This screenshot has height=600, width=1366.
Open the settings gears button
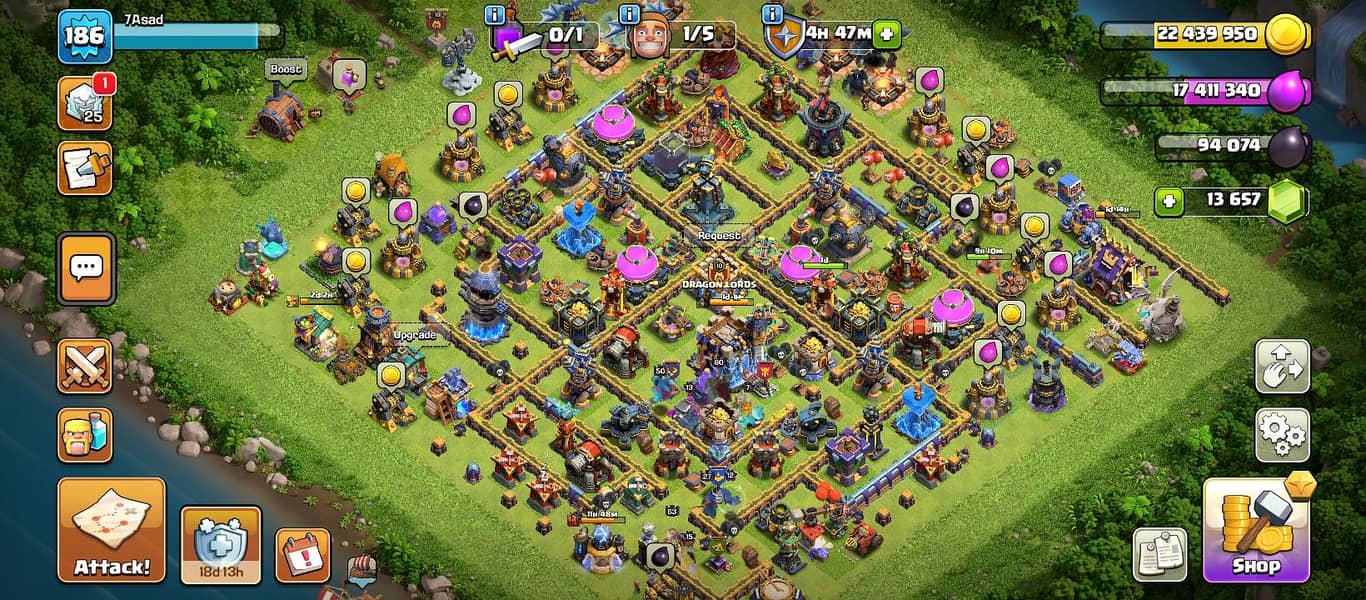point(1282,434)
